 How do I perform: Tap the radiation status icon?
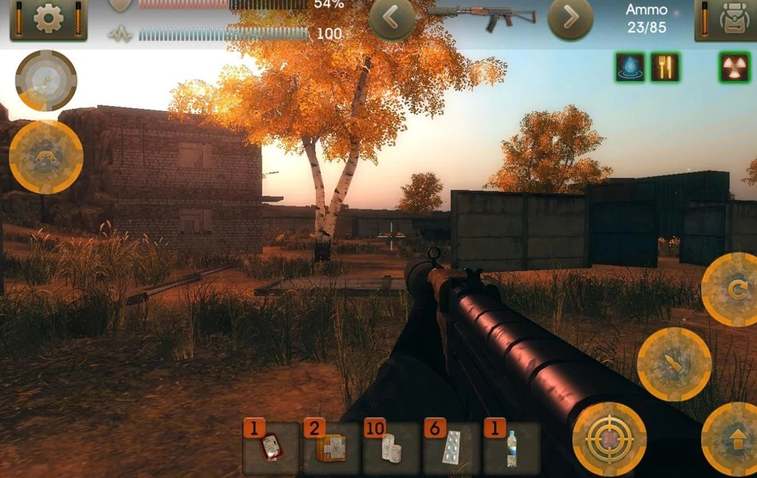point(734,67)
